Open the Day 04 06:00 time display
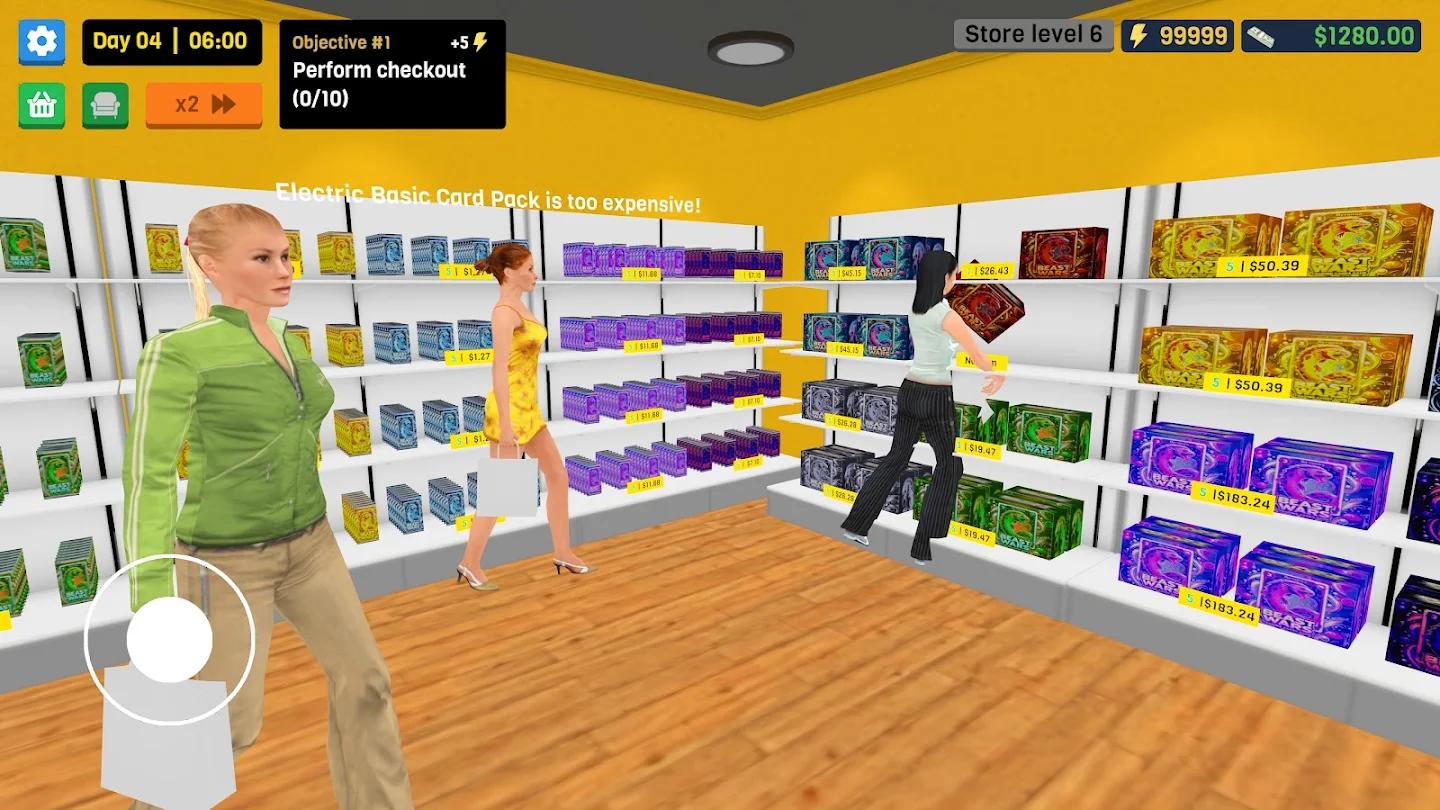The image size is (1440, 810). (170, 41)
